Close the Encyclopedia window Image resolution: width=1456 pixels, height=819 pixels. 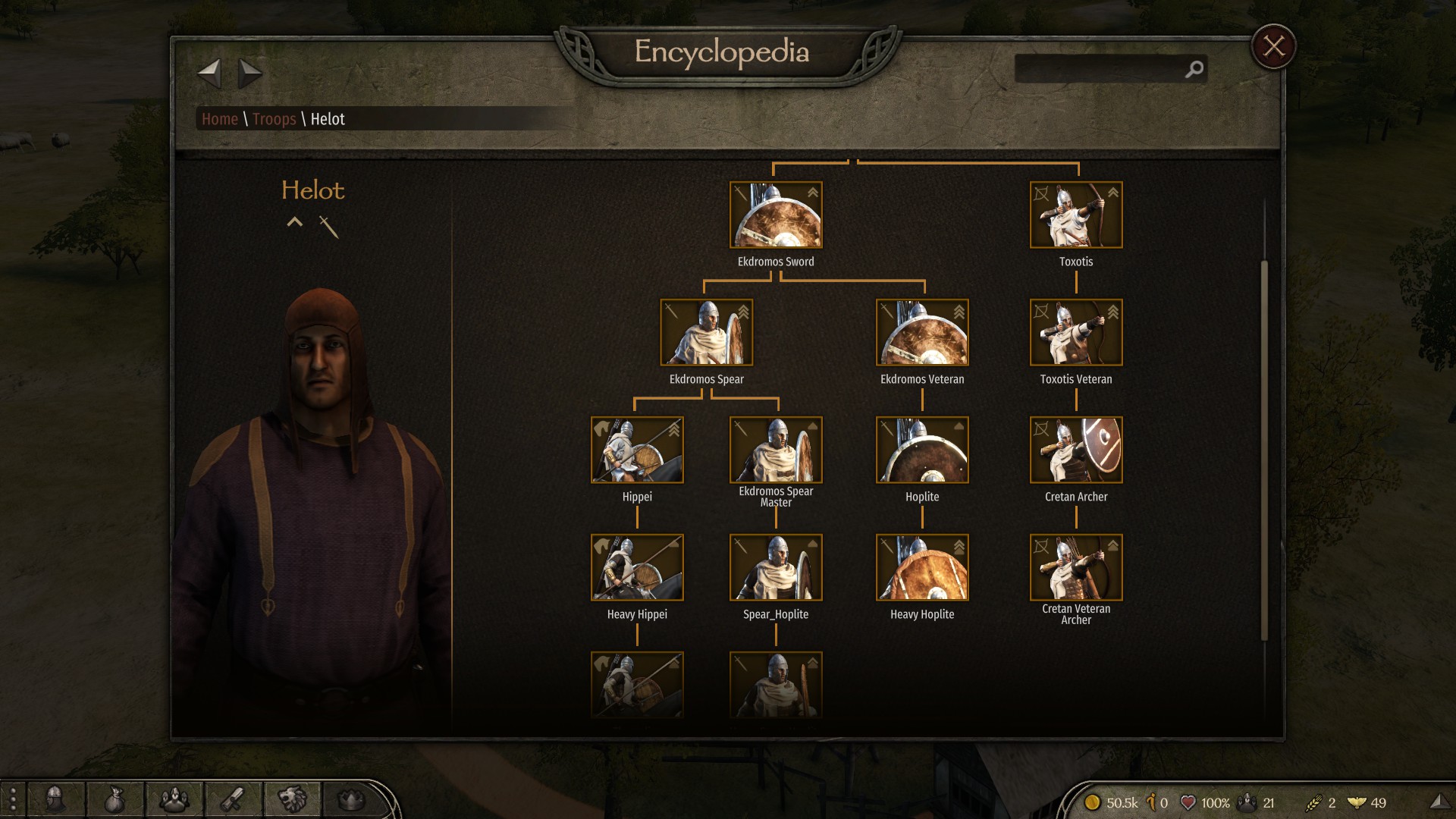tap(1273, 46)
